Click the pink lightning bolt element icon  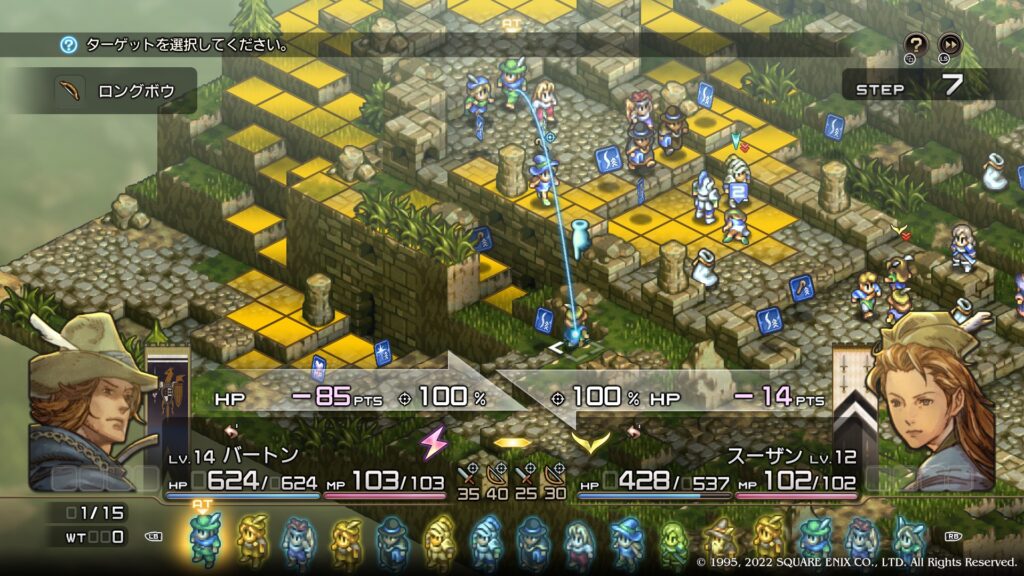(434, 441)
